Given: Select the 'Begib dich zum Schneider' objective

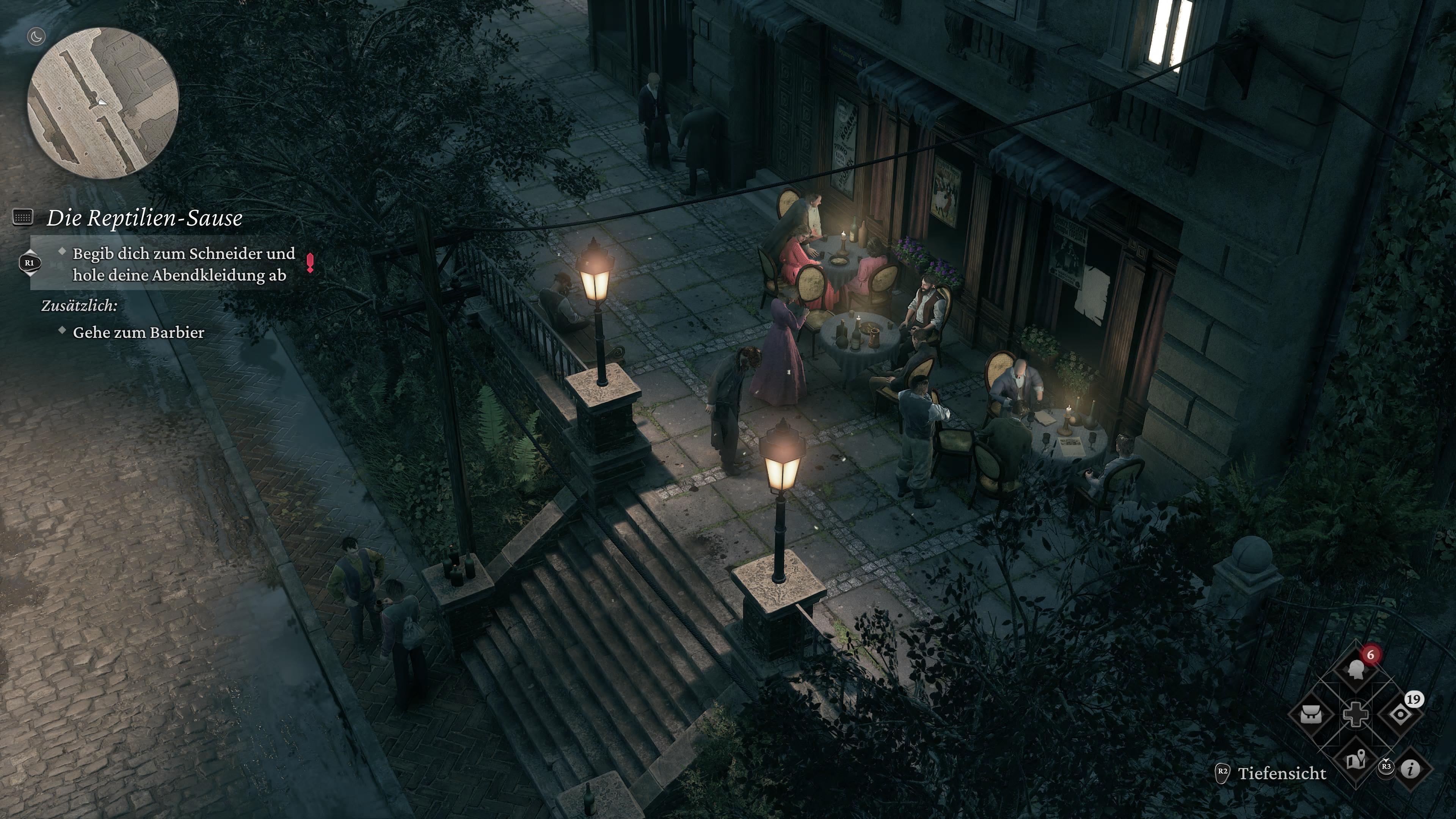Looking at the screenshot, I should (184, 264).
